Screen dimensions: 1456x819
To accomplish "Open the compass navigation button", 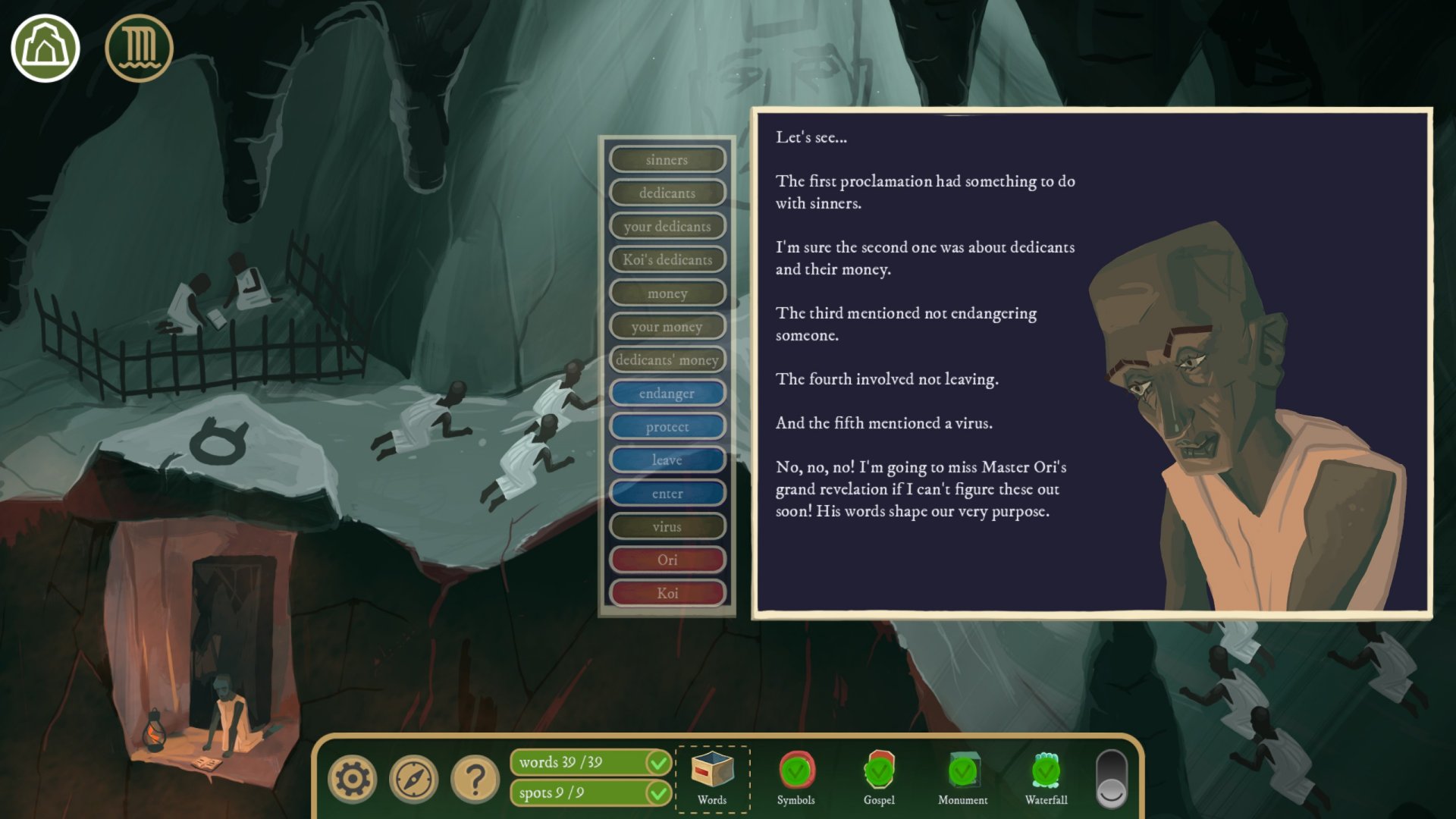I will coord(413,779).
